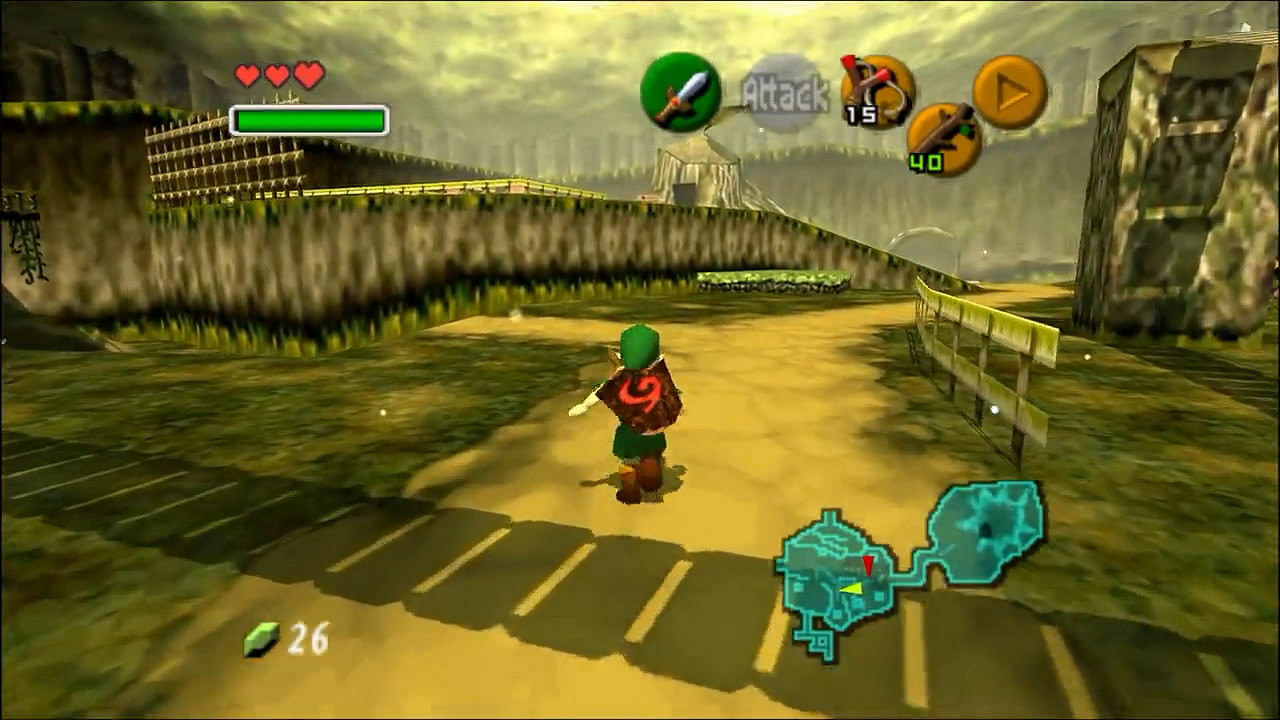1280x720 pixels.
Task: Click the green rupee icon by the counter
Action: pyautogui.click(x=260, y=637)
